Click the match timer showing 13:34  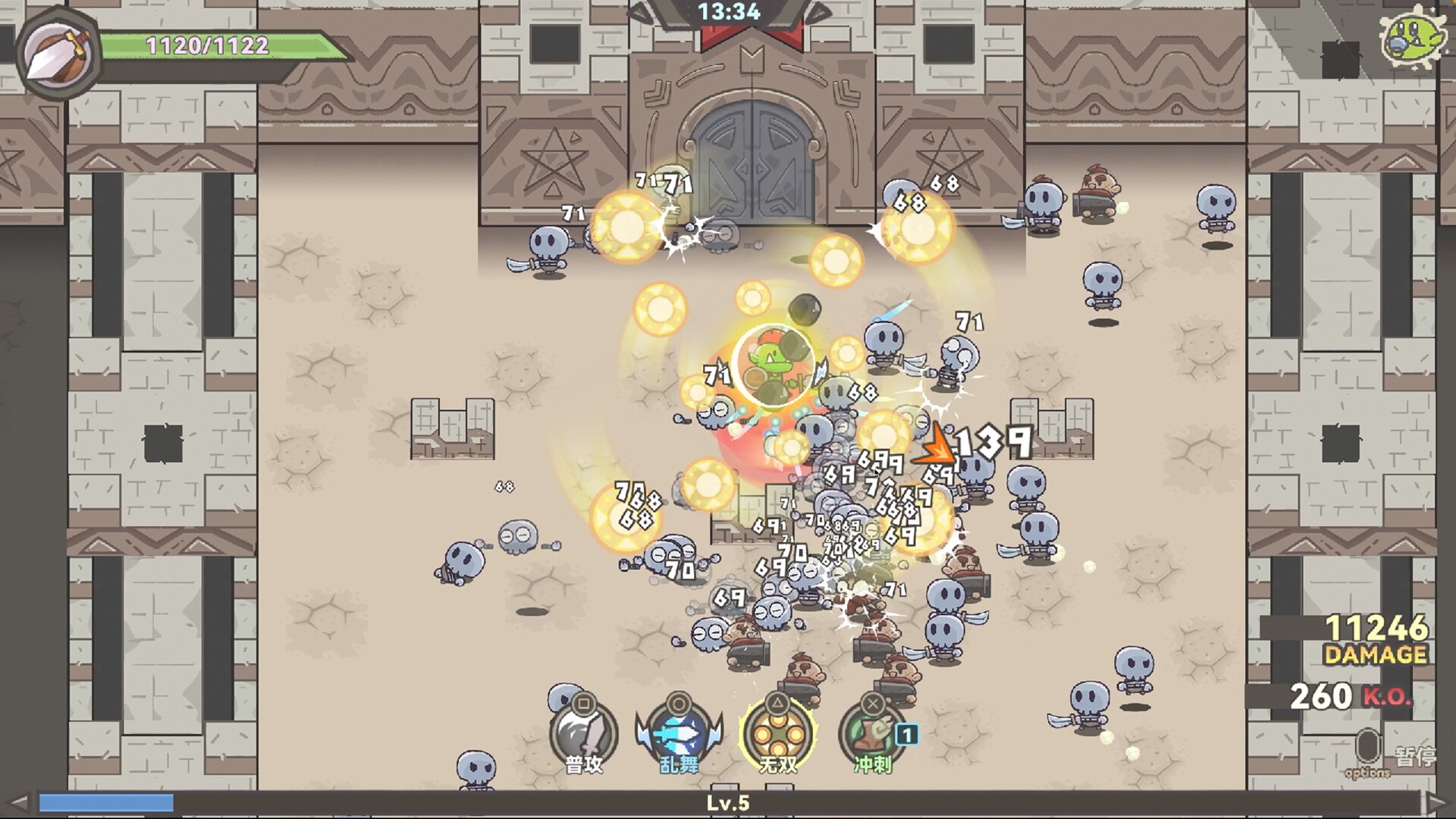click(730, 12)
